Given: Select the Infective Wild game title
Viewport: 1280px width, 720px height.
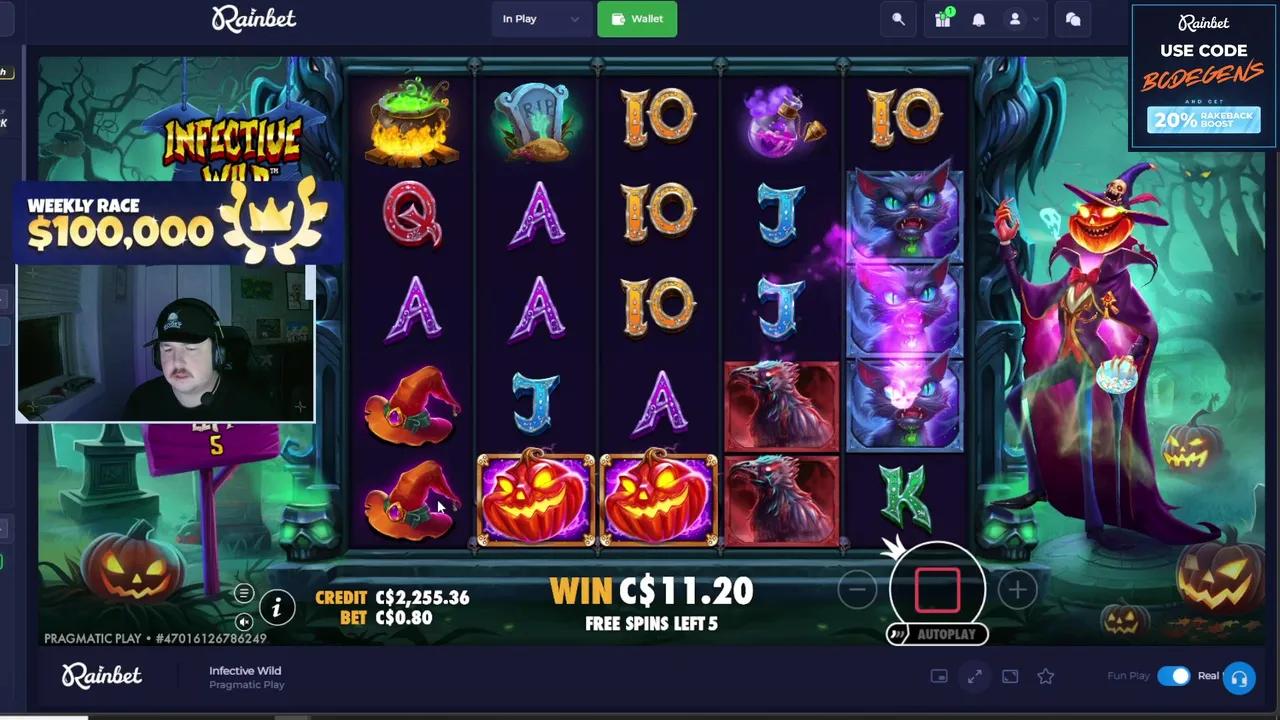Looking at the screenshot, I should coord(245,671).
